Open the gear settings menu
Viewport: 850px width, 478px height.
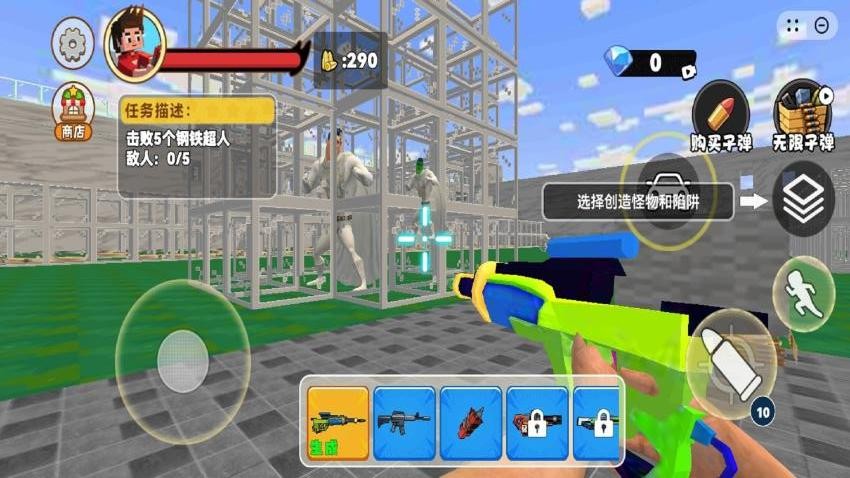[73, 44]
